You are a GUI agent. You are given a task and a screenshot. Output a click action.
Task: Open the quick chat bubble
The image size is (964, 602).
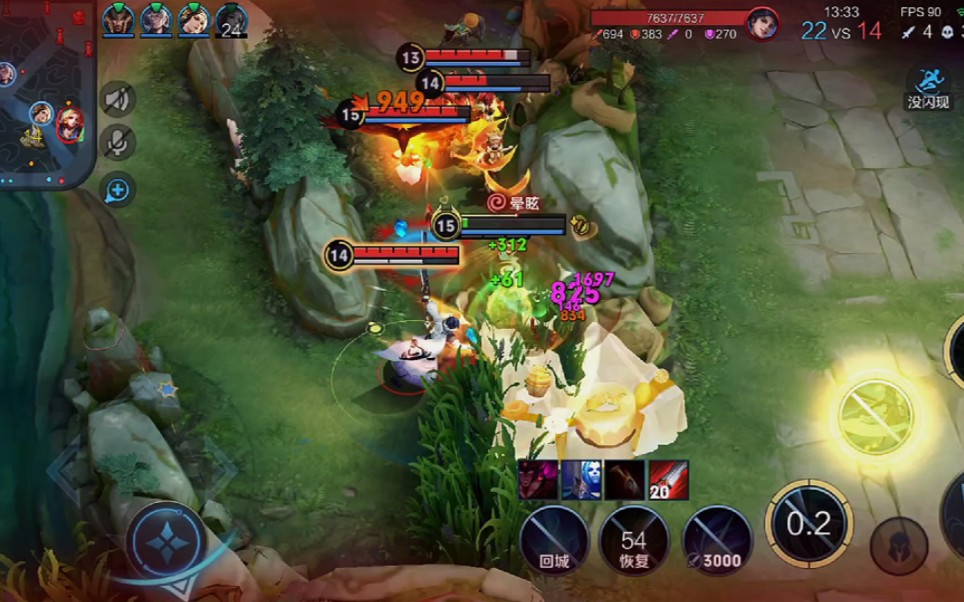click(118, 189)
